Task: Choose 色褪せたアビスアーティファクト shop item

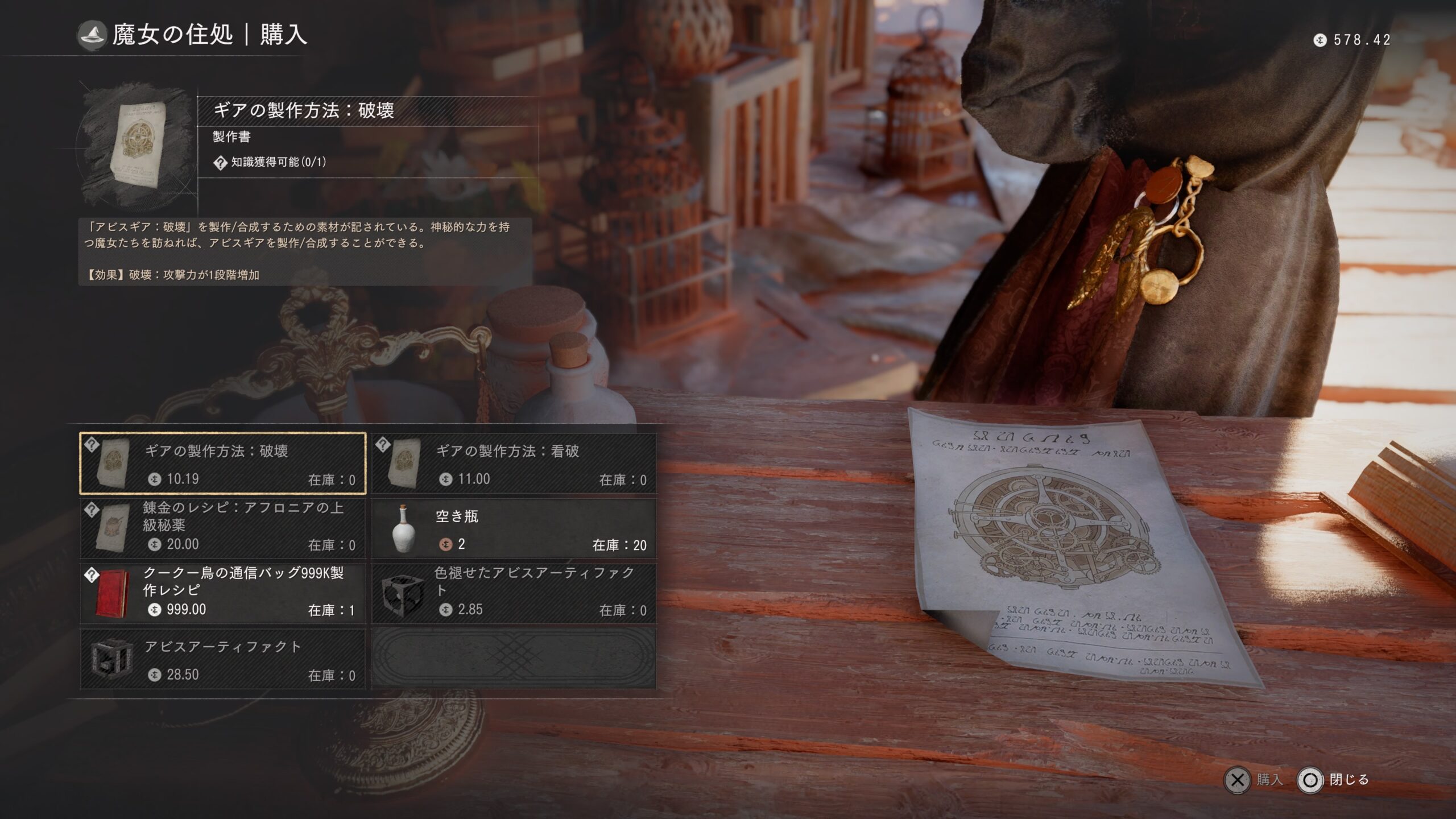Action: [514, 594]
